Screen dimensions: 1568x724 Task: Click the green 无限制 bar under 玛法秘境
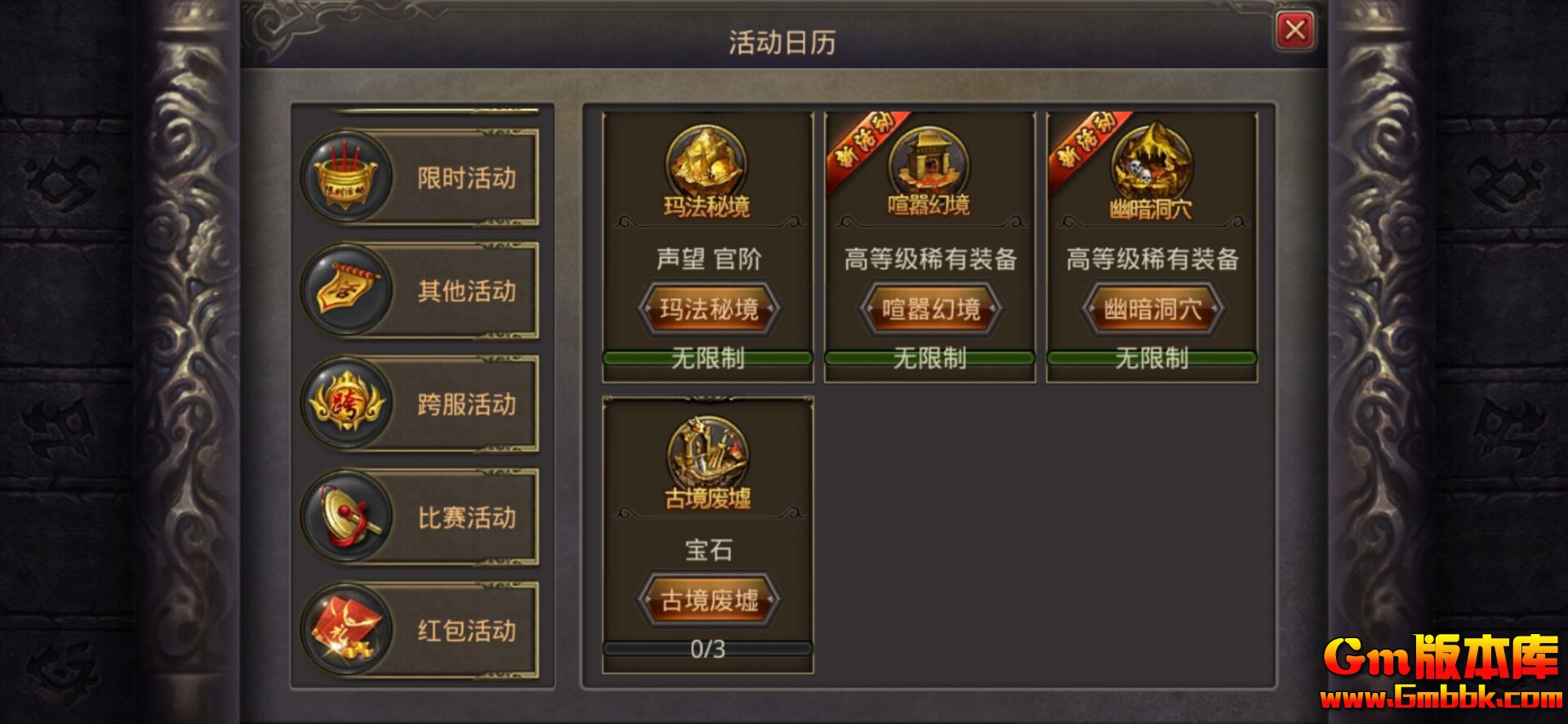[707, 356]
